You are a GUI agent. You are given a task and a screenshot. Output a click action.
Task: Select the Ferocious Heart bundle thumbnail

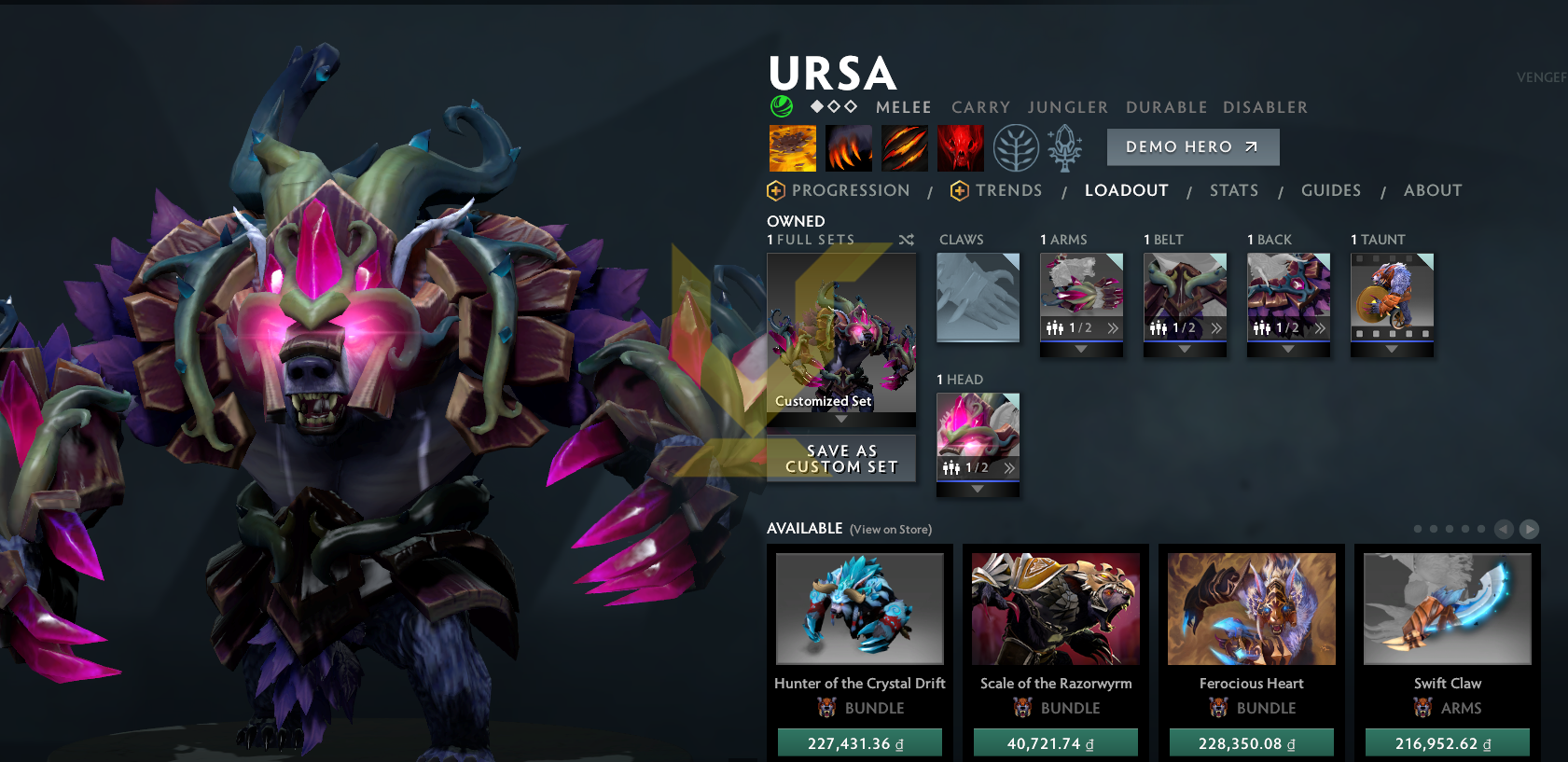click(1251, 609)
